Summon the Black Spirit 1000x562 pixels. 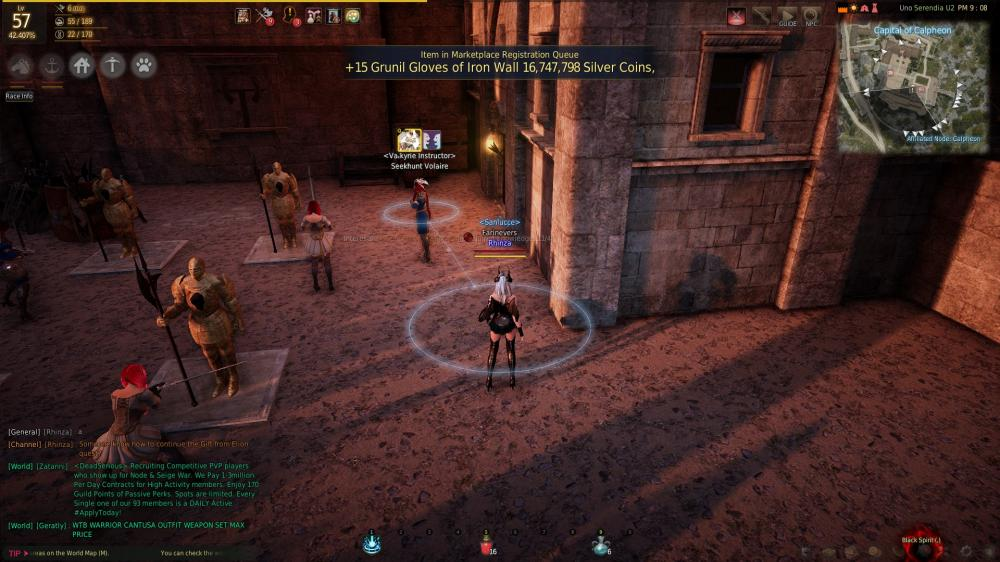(921, 543)
